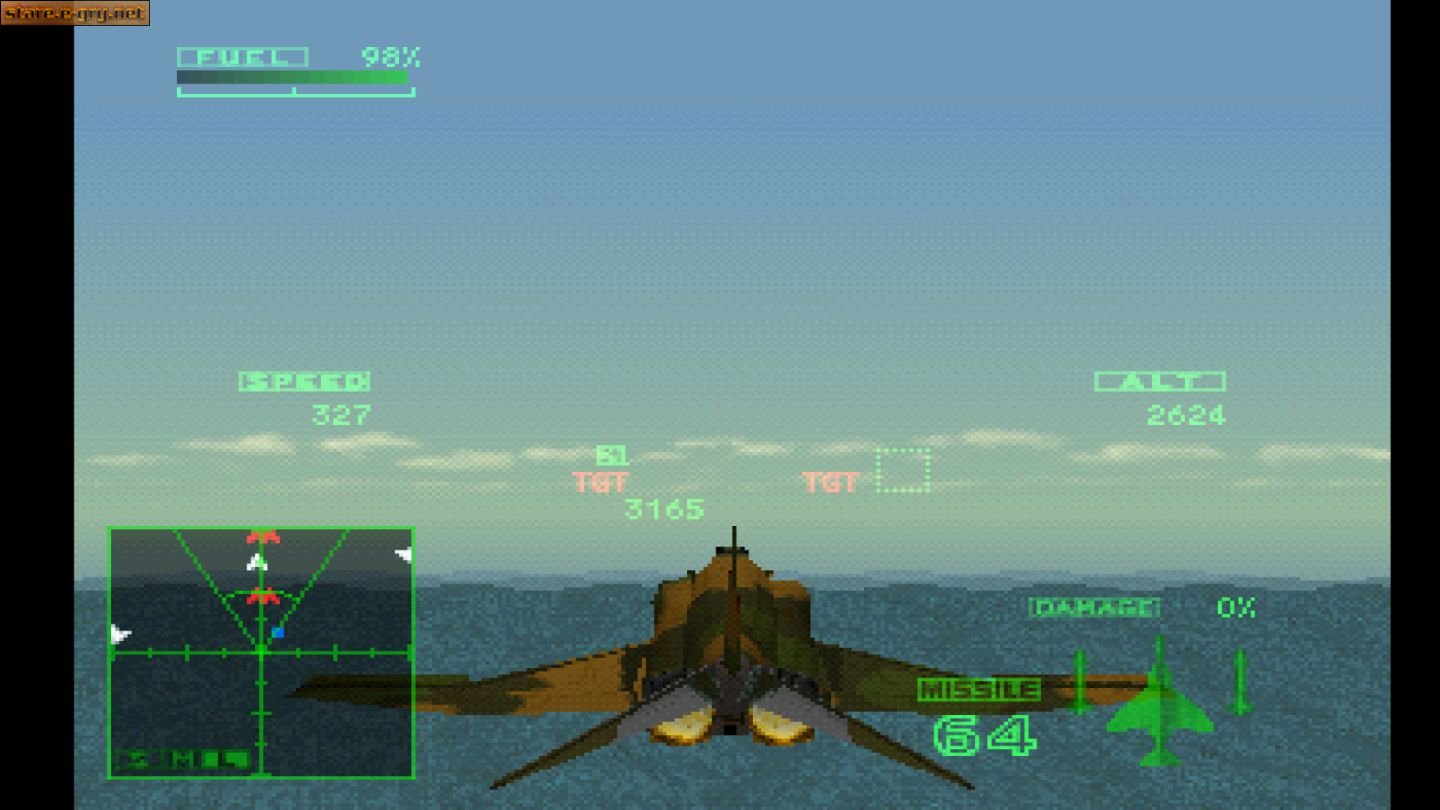The image size is (1440, 810).
Task: Click the white aircraft blip on radar's left edge
Action: [x=119, y=634]
